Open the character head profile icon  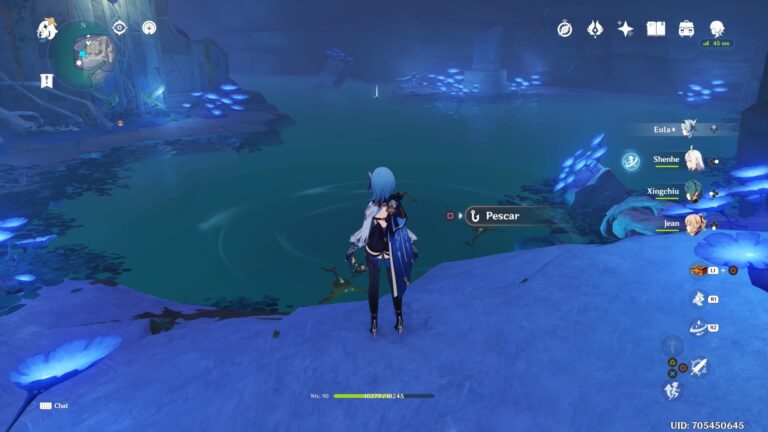click(x=717, y=27)
